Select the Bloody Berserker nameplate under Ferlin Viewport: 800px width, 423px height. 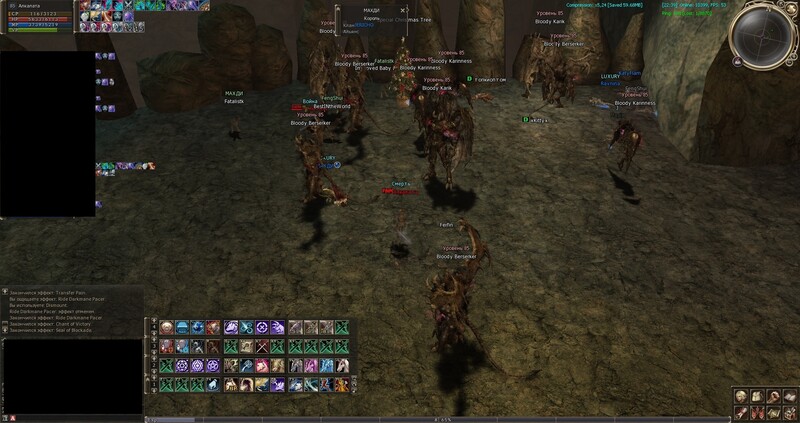coord(453,257)
